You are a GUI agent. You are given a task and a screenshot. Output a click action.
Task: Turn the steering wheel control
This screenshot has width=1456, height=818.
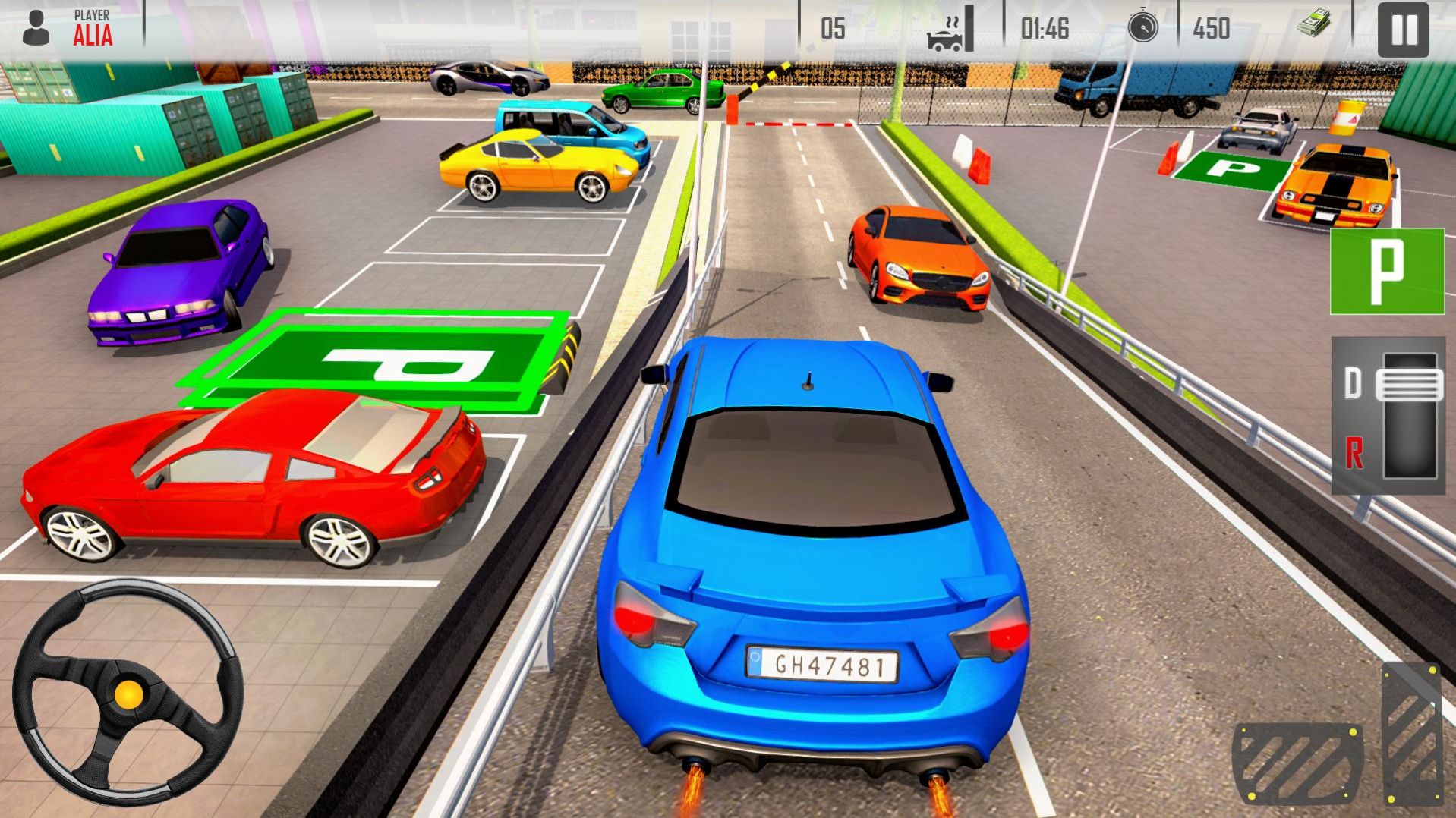point(128,692)
